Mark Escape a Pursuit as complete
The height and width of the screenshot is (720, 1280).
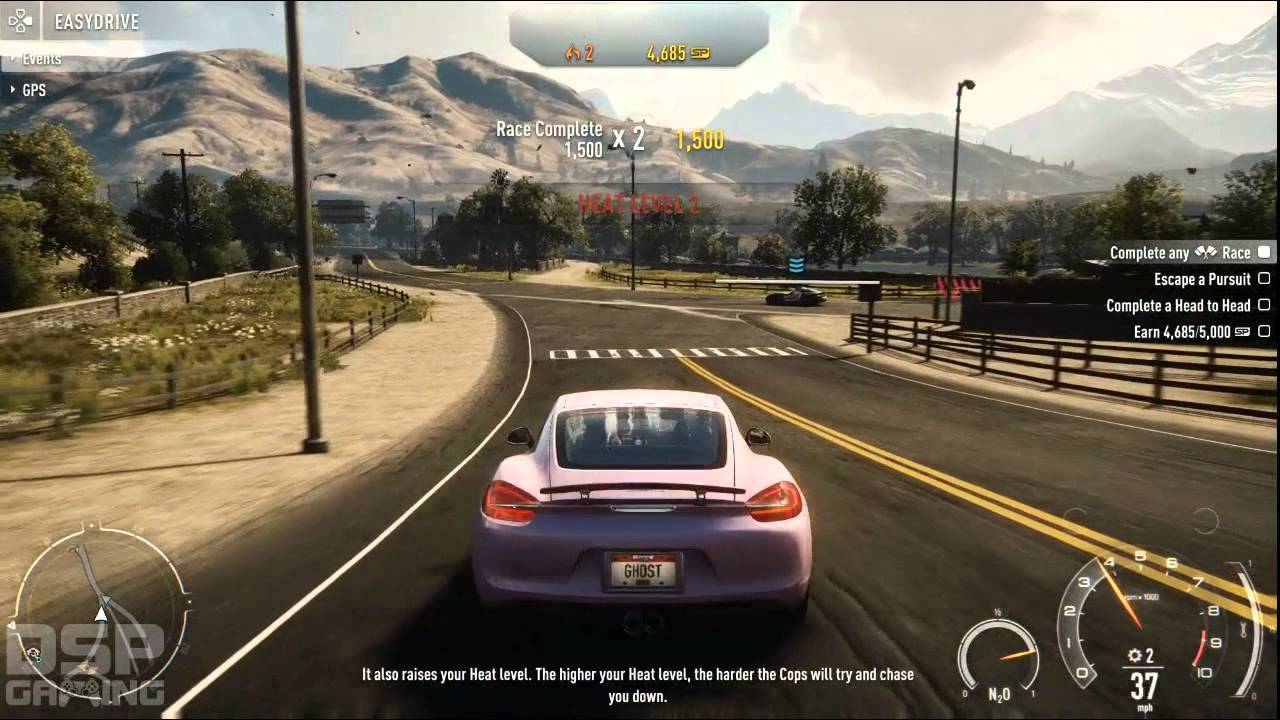tap(1262, 279)
